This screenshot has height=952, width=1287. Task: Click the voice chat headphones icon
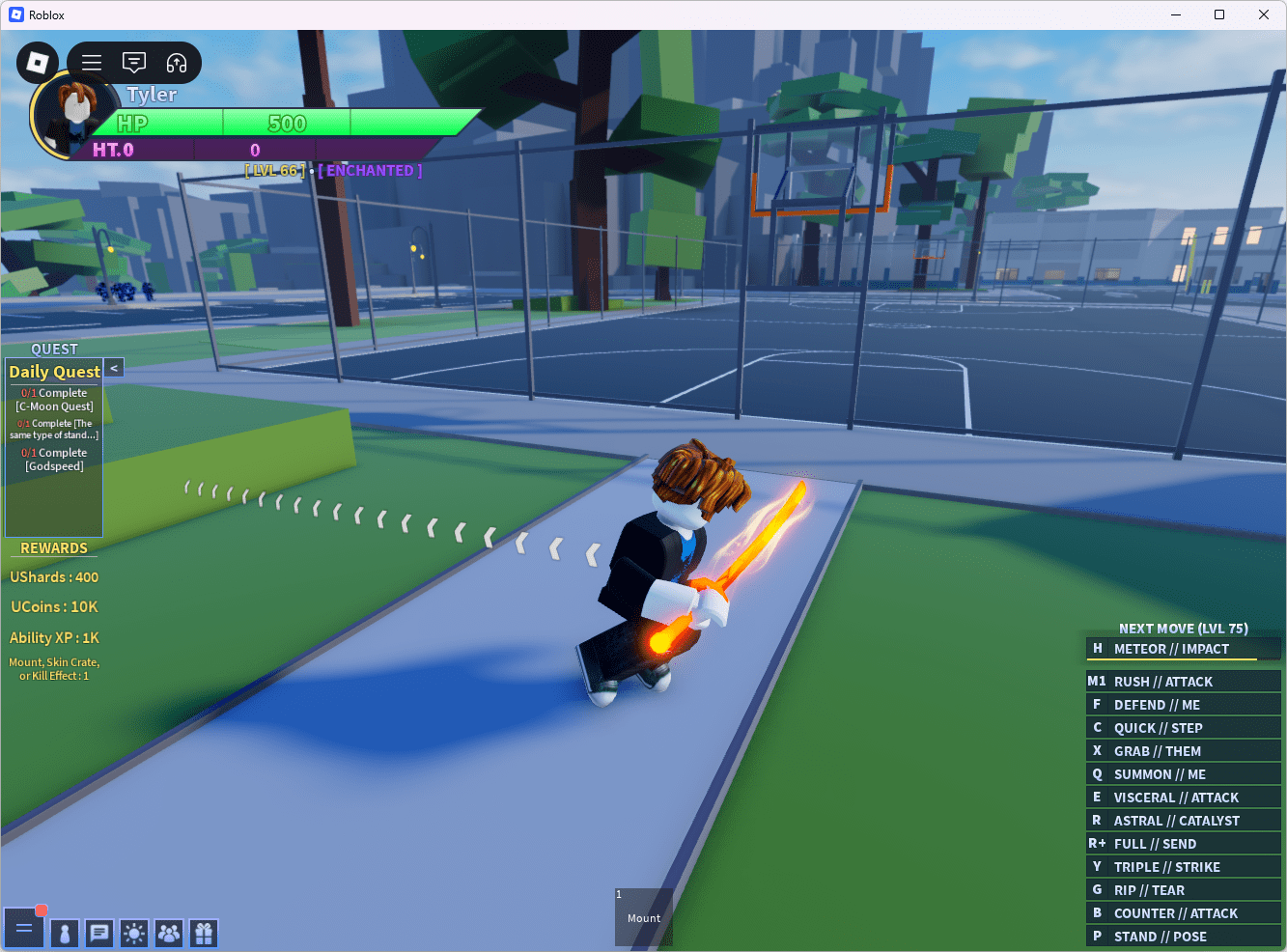pos(176,62)
